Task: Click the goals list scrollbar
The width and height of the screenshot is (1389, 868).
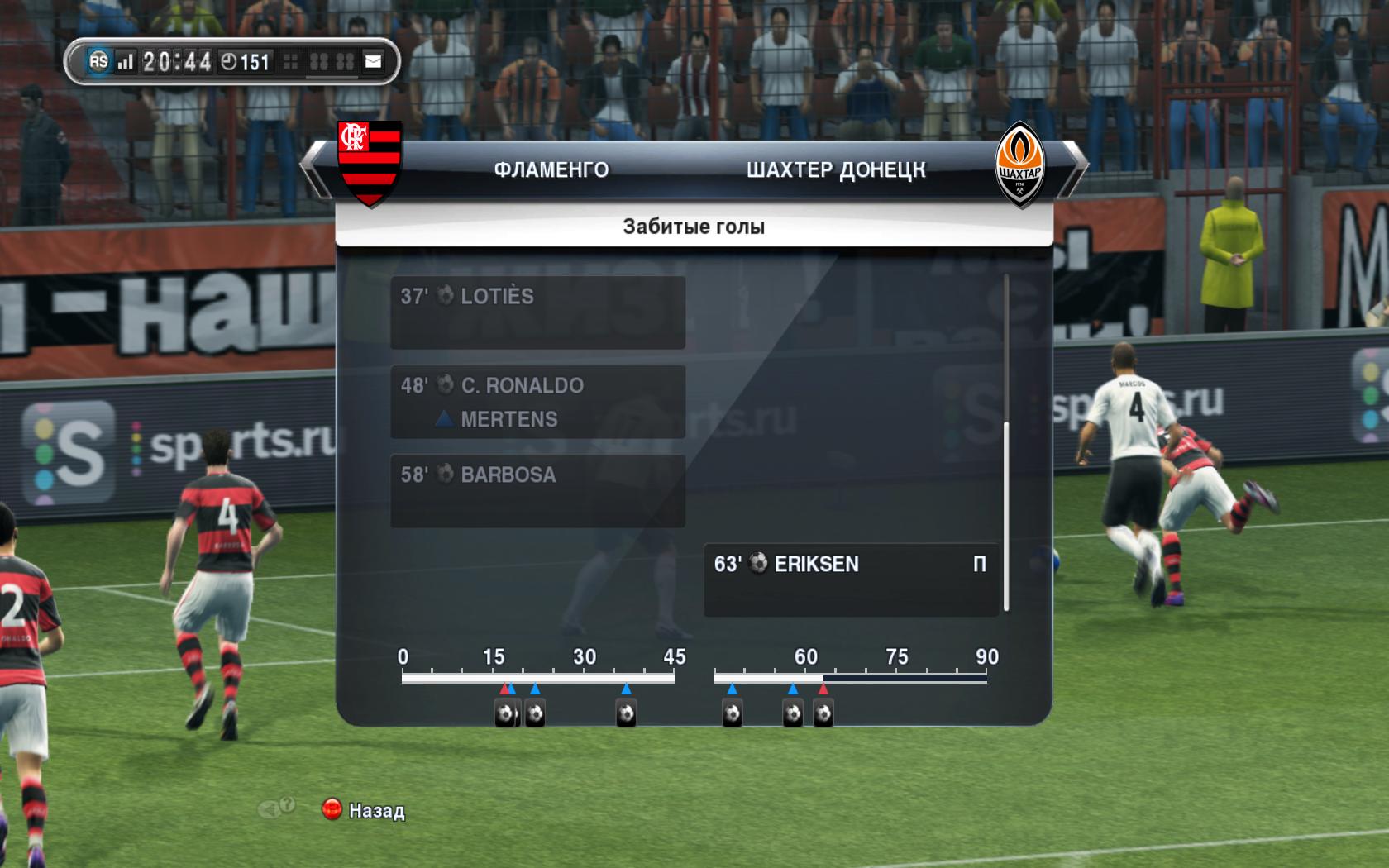Action: tap(1006, 517)
